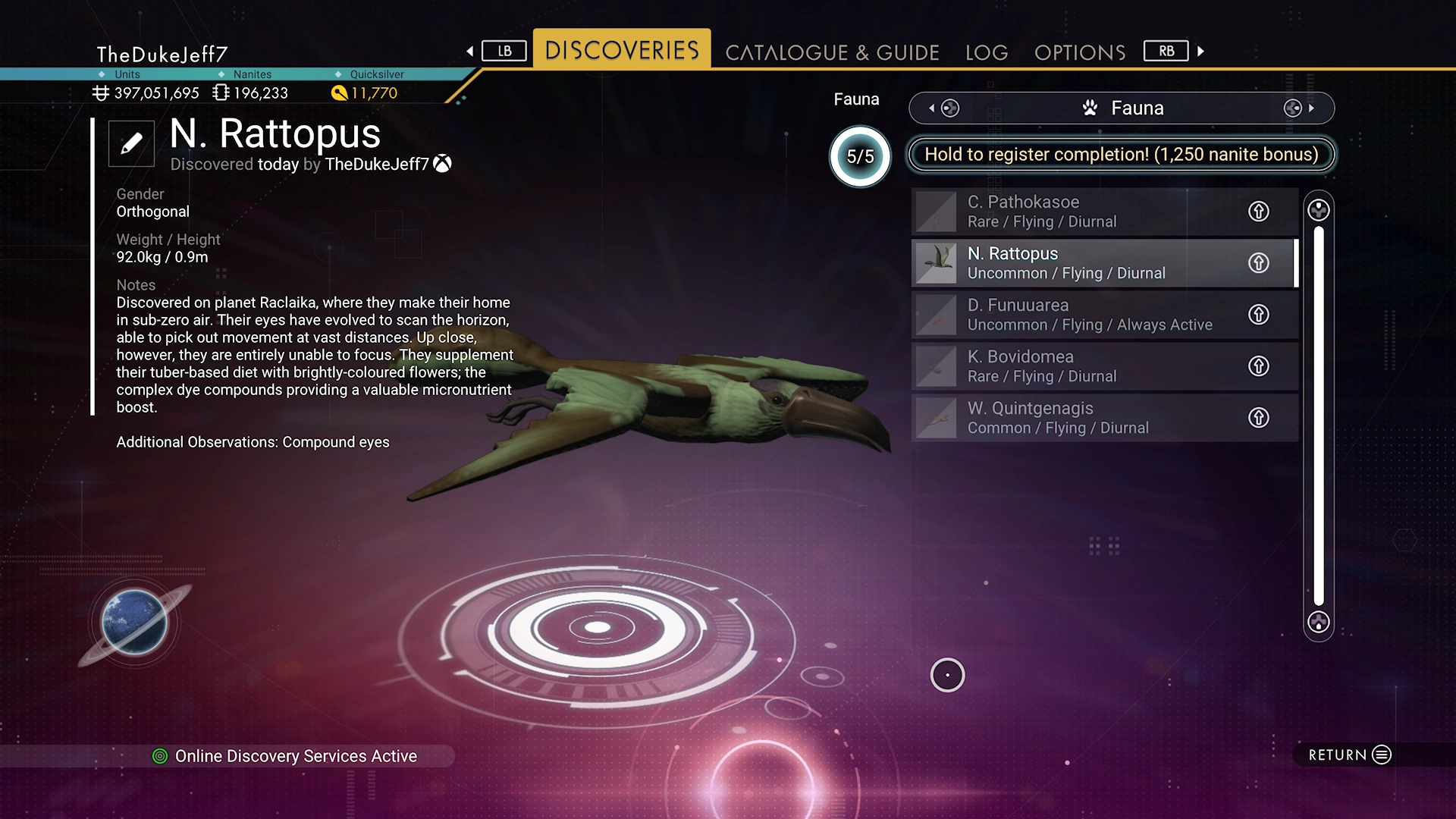Viewport: 1456px width, 819px height.
Task: Select the N. Rattopus list entry
Action: (x=1077, y=263)
